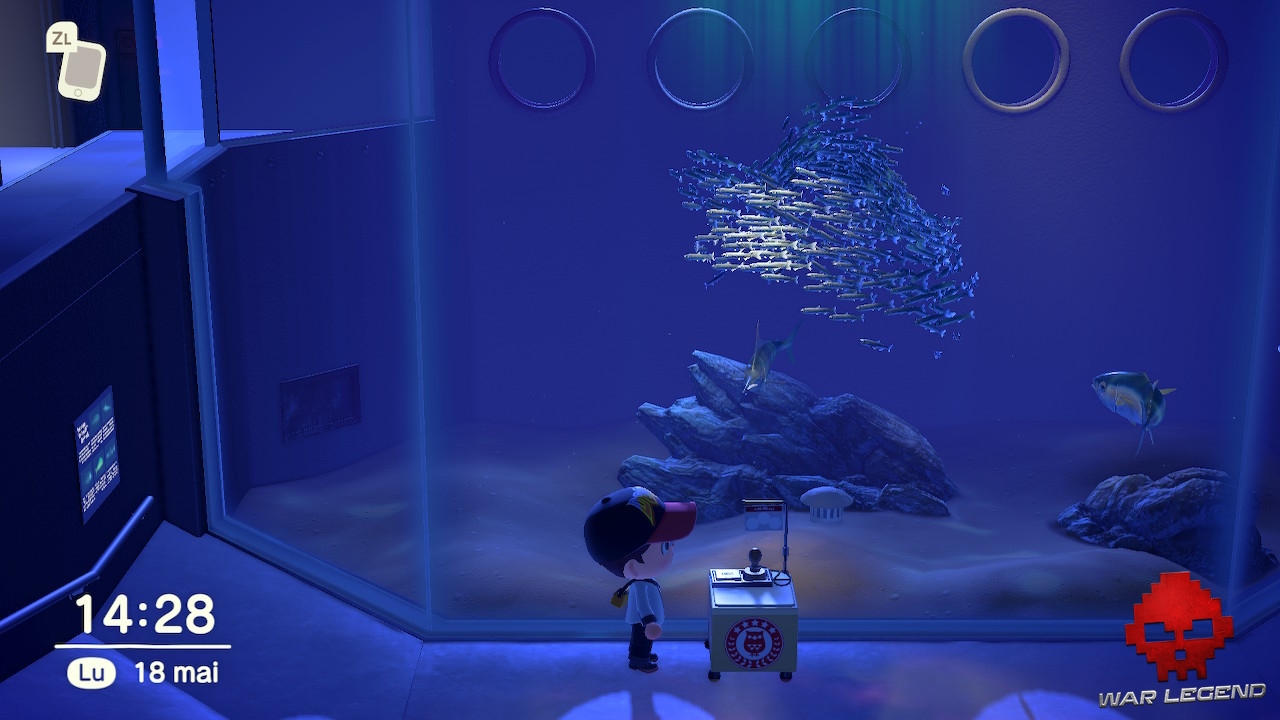Select the ZL button prompt bubble
Viewport: 1280px width, 720px height.
tap(60, 38)
